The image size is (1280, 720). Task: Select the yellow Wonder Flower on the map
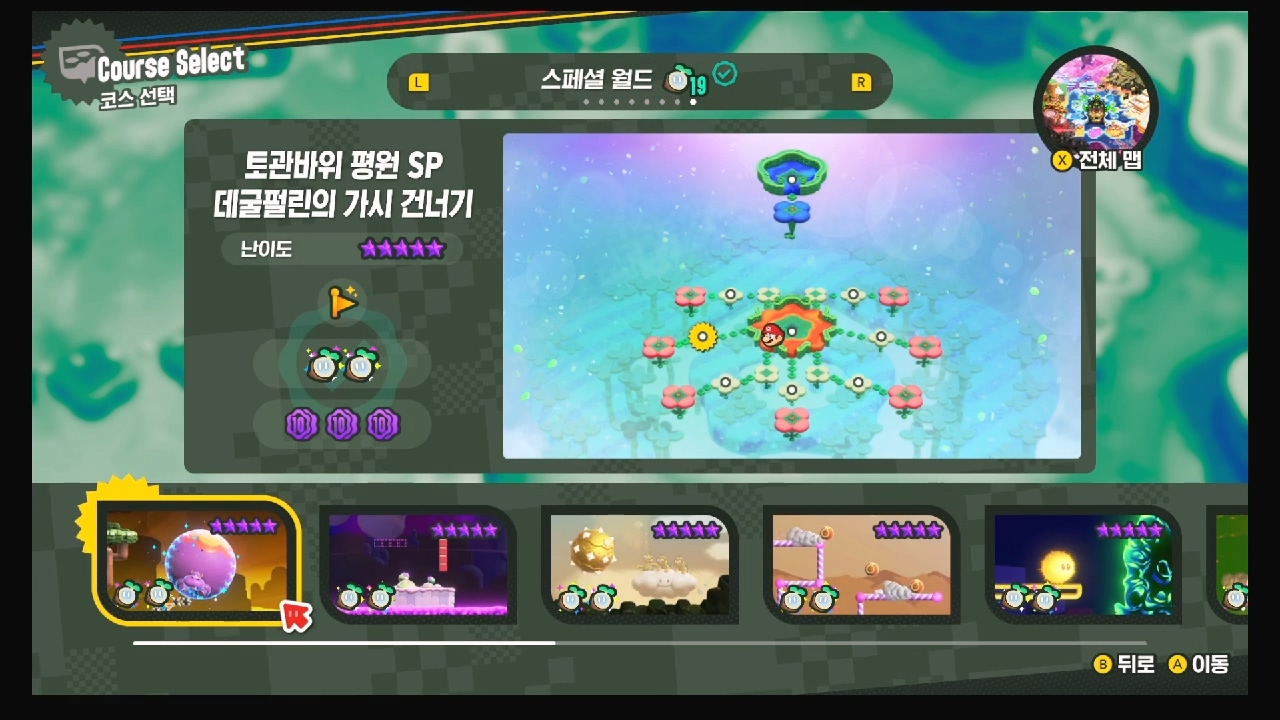pyautogui.click(x=702, y=337)
